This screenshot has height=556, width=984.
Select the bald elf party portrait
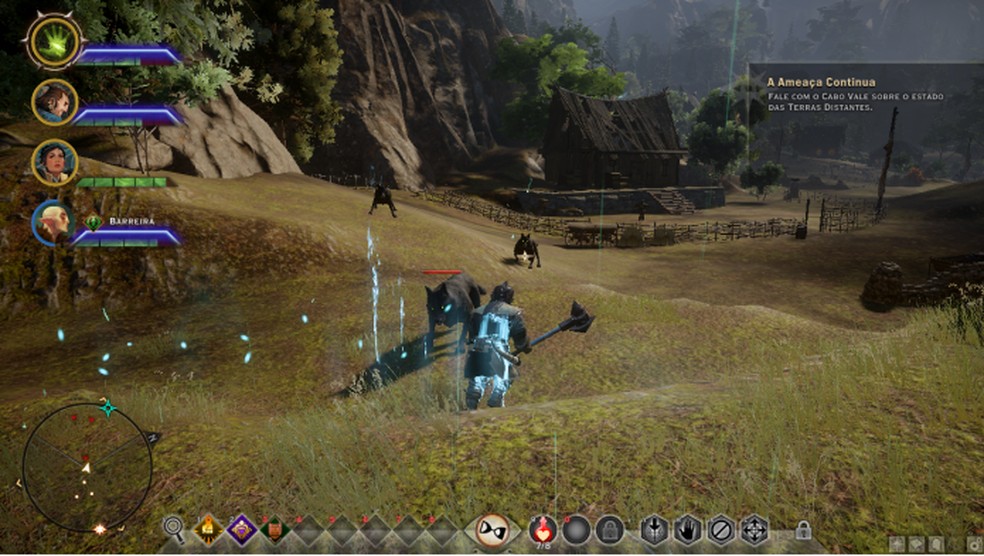point(54,222)
